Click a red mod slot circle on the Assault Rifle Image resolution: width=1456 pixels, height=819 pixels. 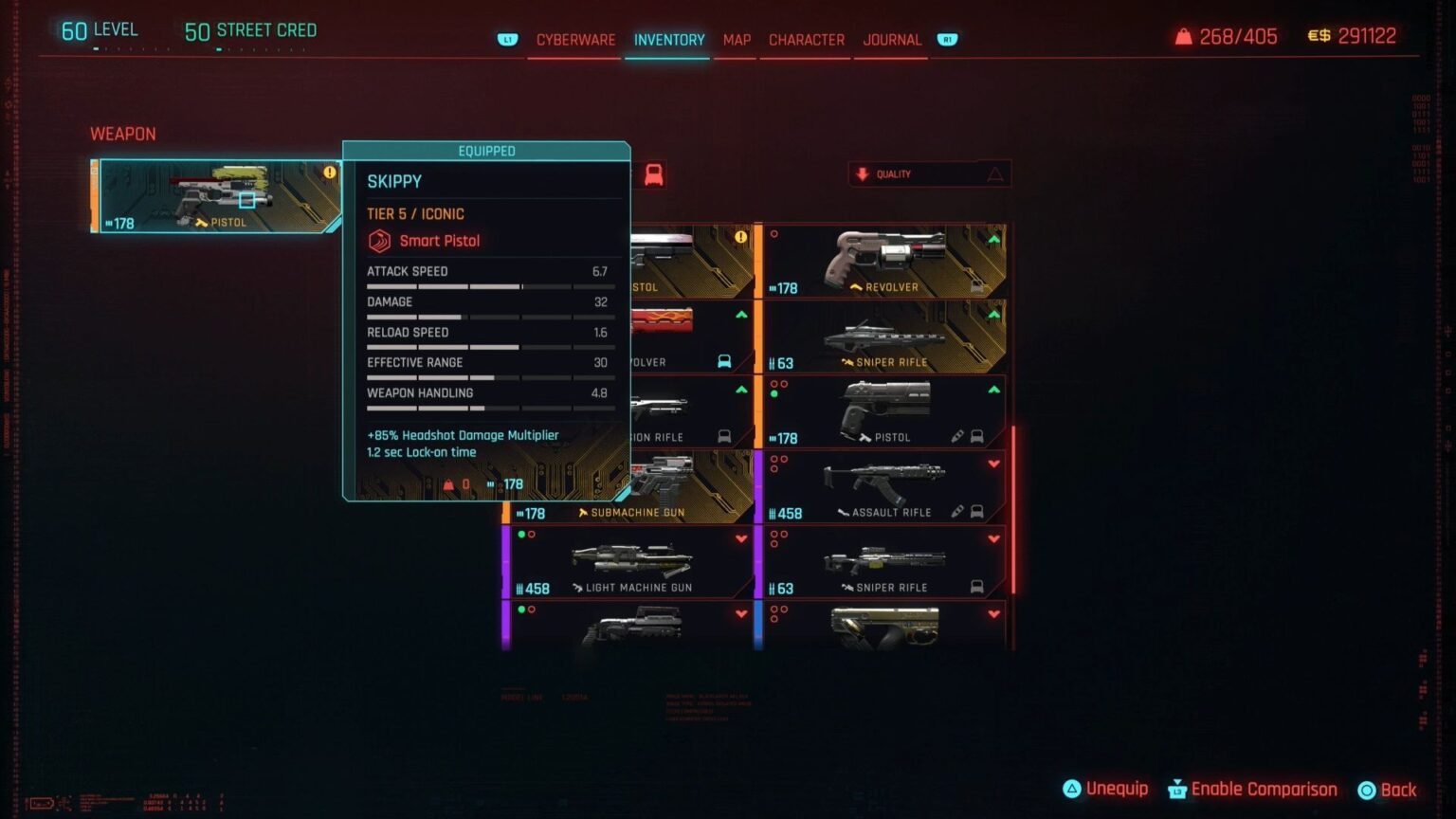point(774,459)
